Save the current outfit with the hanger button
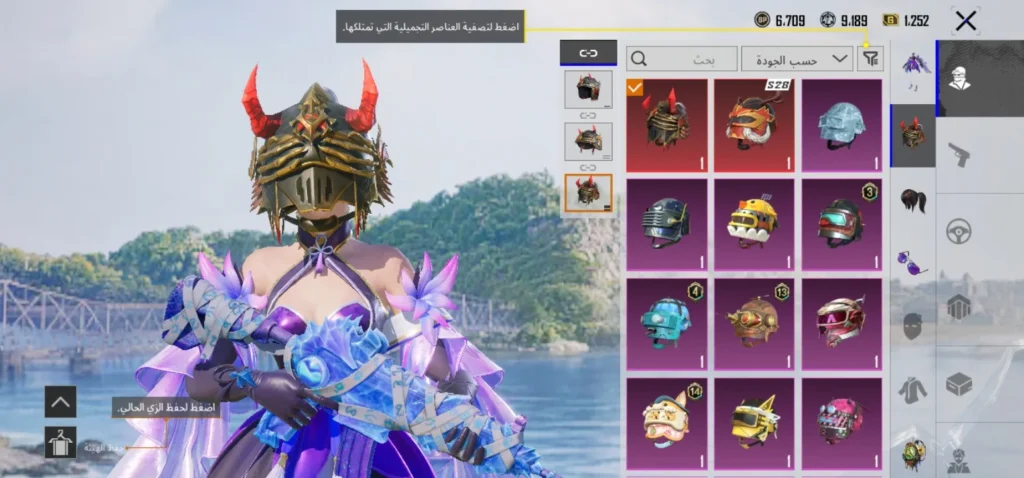This screenshot has width=1024, height=478. pyautogui.click(x=60, y=442)
